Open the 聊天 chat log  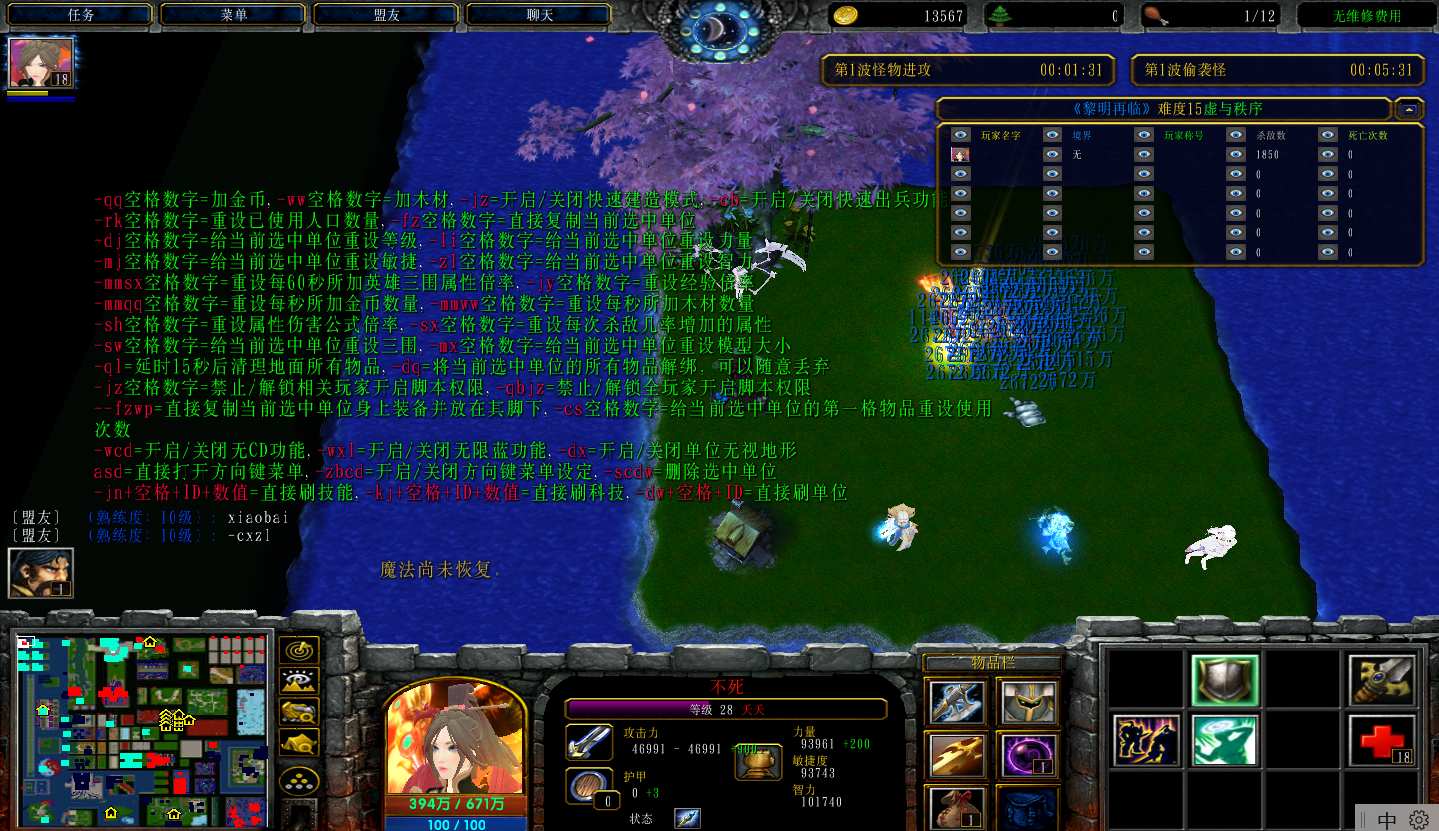(540, 15)
